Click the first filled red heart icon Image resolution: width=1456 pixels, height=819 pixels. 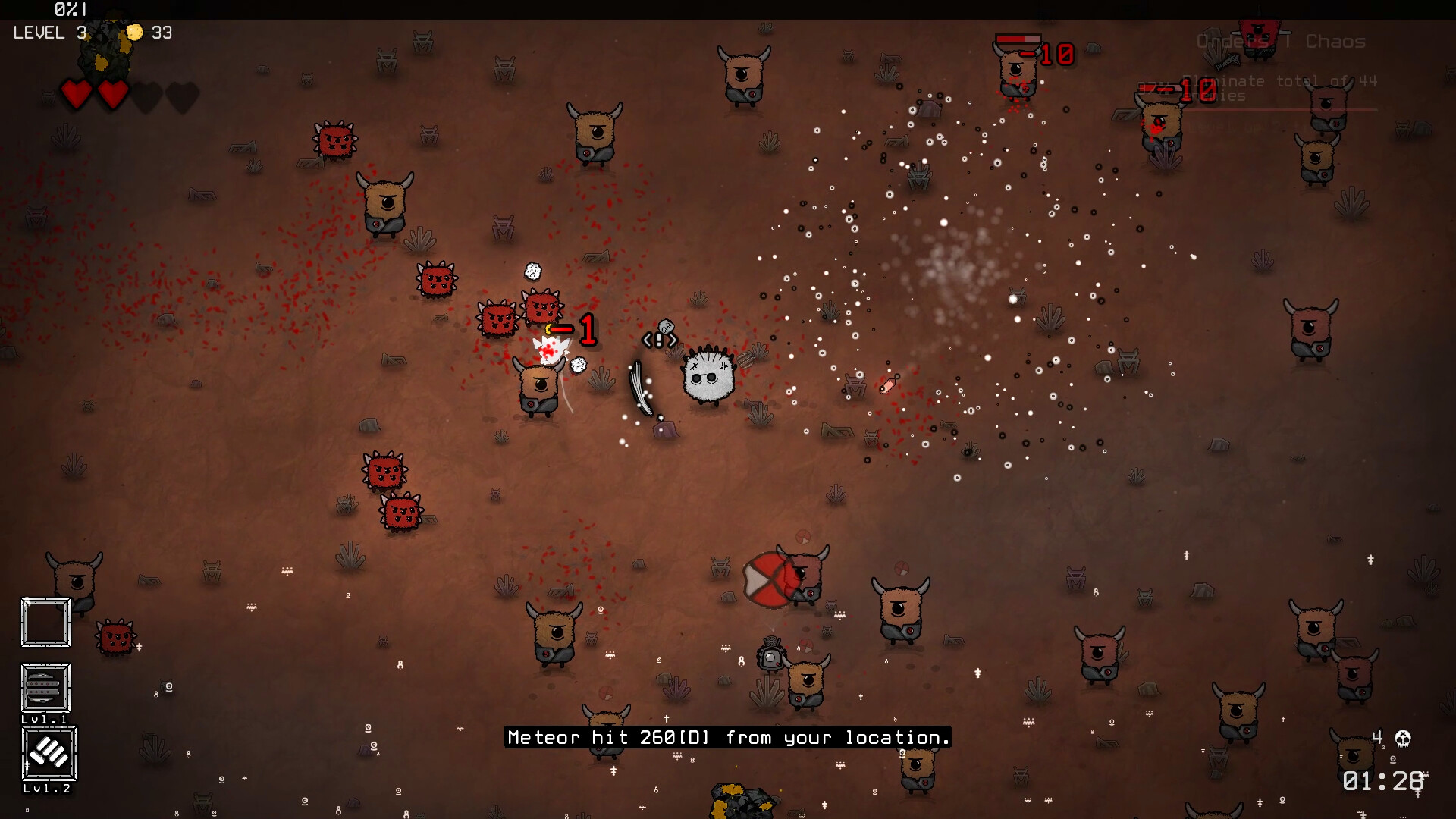click(76, 94)
